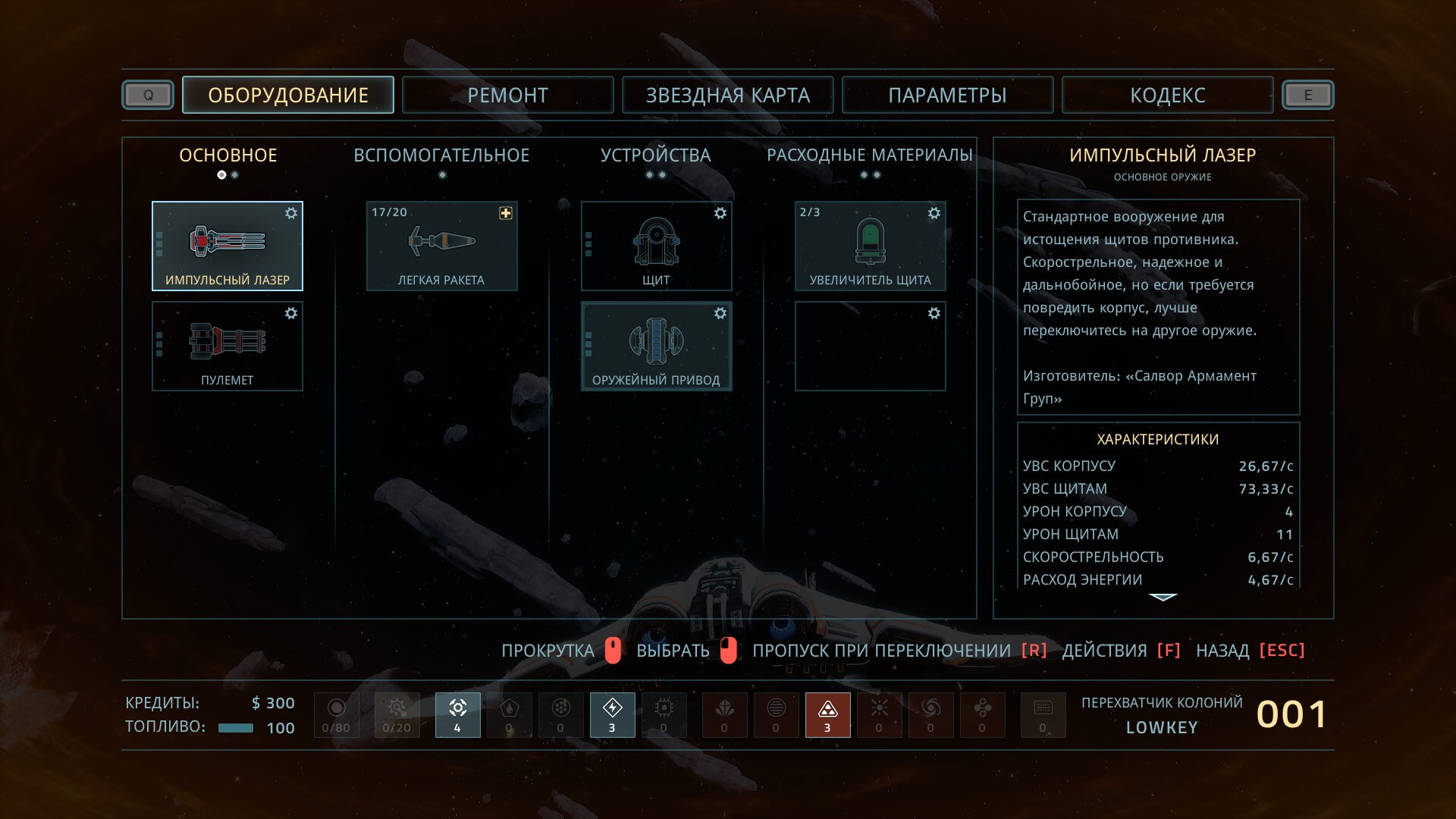Choose the ПУЛЕМЕТ weapon slot

point(227,346)
